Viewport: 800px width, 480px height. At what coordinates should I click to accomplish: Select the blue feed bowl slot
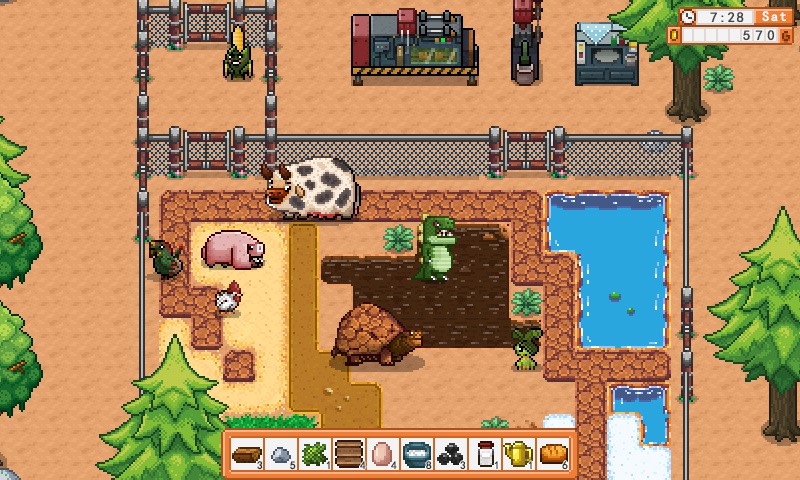(x=416, y=453)
